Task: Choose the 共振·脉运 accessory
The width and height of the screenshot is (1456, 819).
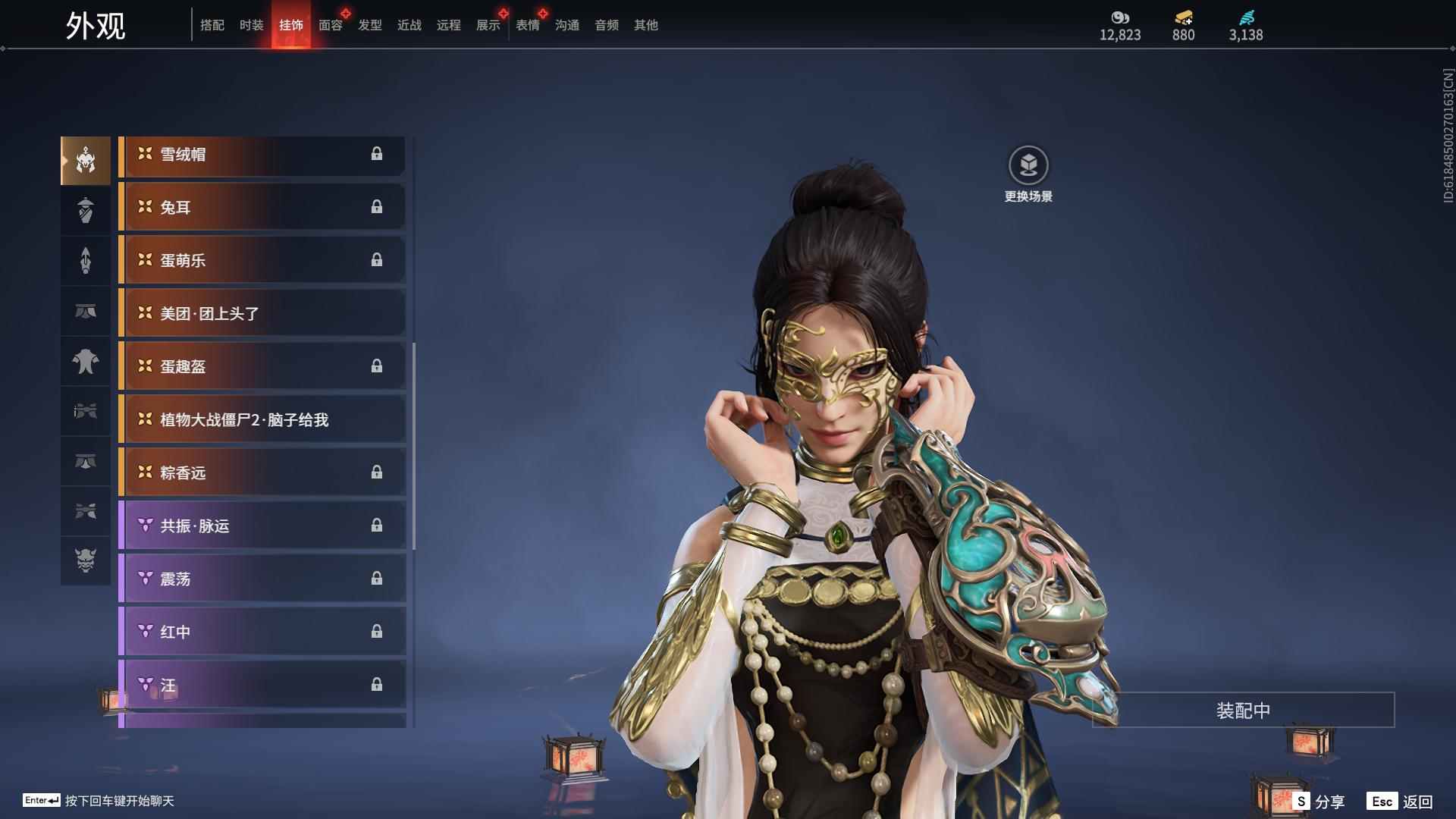Action: [x=262, y=526]
